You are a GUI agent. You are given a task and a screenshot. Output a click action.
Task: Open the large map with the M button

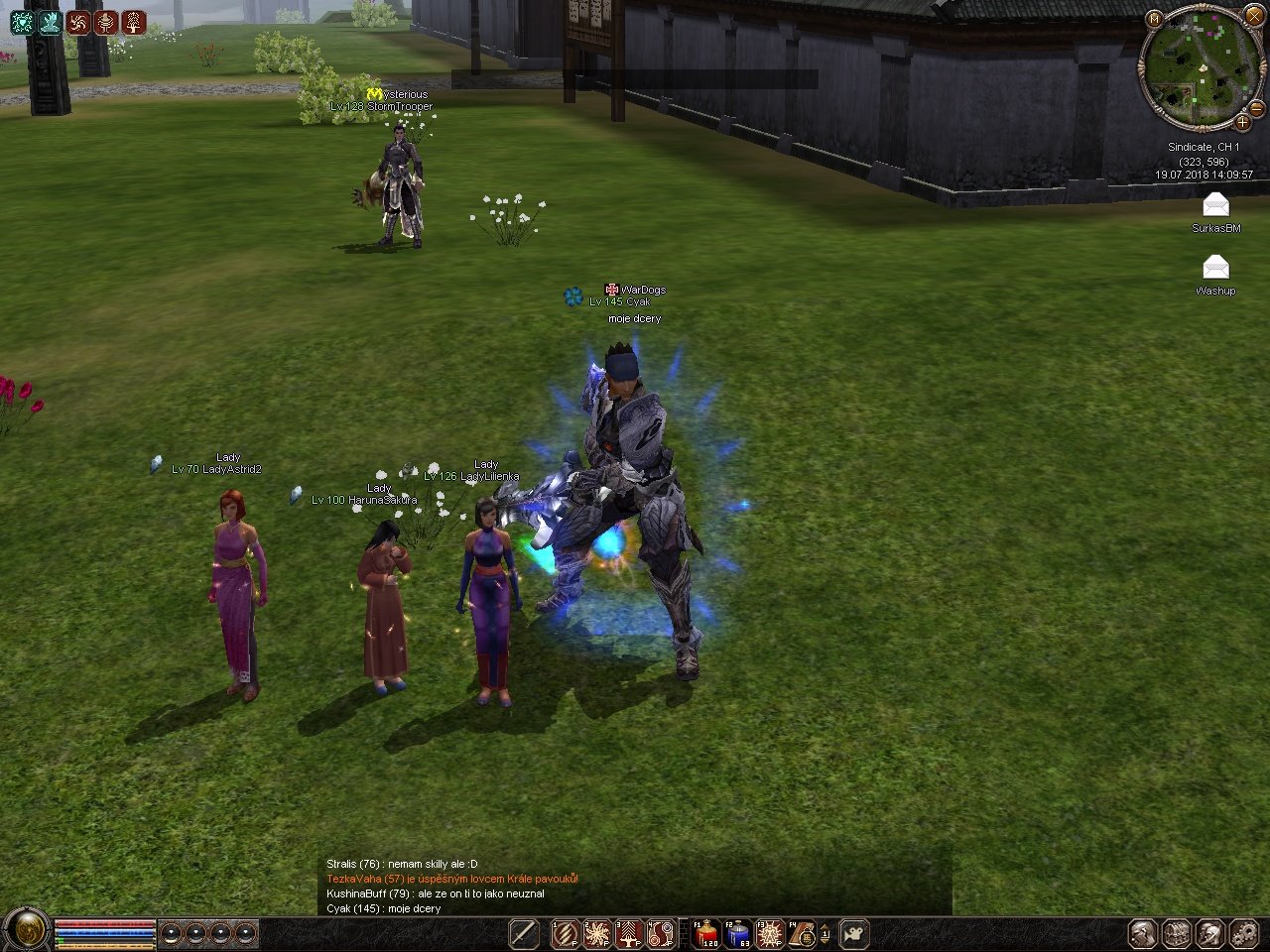pos(1154,19)
